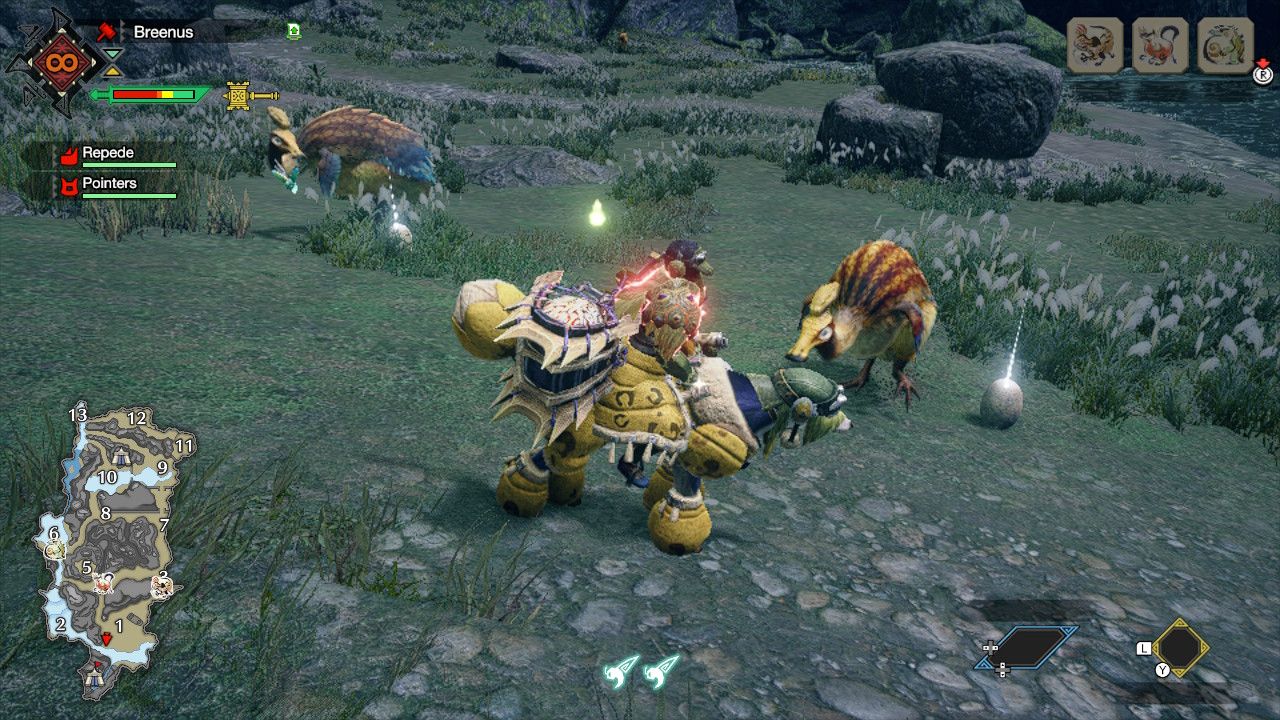
Task: Click the infinity emblem on the quest crest
Action: 60,60
